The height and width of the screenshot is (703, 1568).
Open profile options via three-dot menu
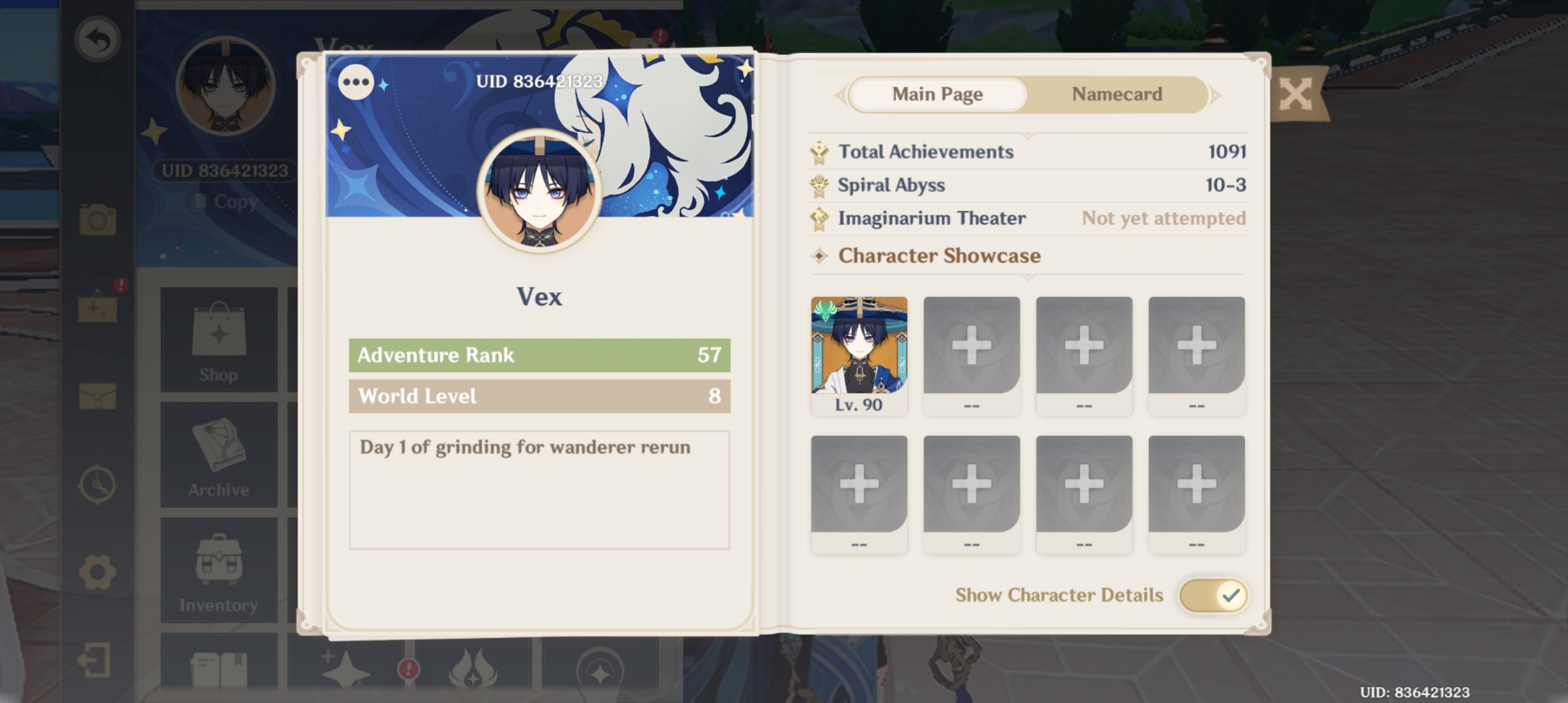[x=356, y=82]
